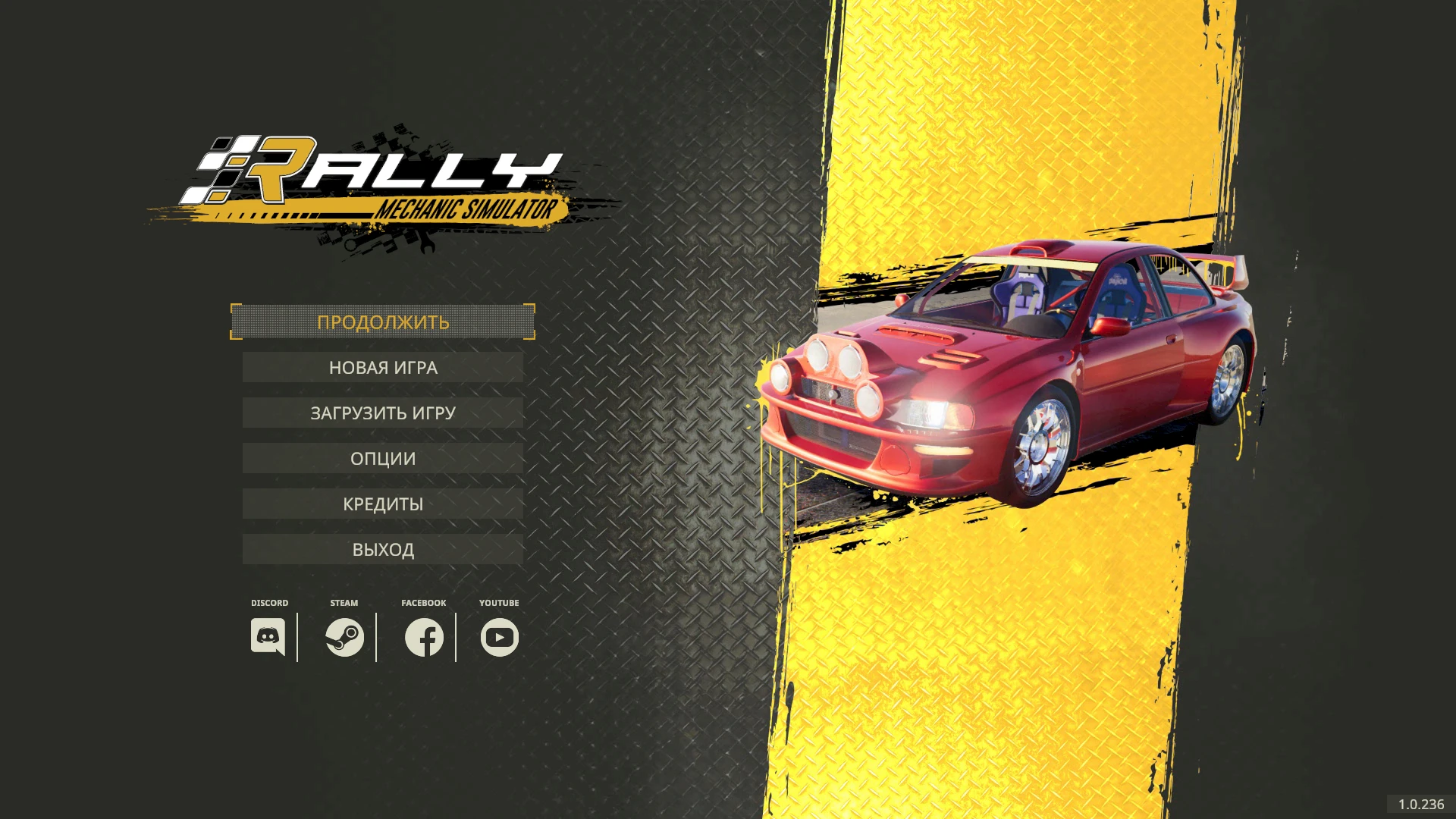This screenshot has width=1456, height=819.
Task: Select the highlighted ПРОДОЛЖИТЬ menu entry
Action: tap(382, 322)
